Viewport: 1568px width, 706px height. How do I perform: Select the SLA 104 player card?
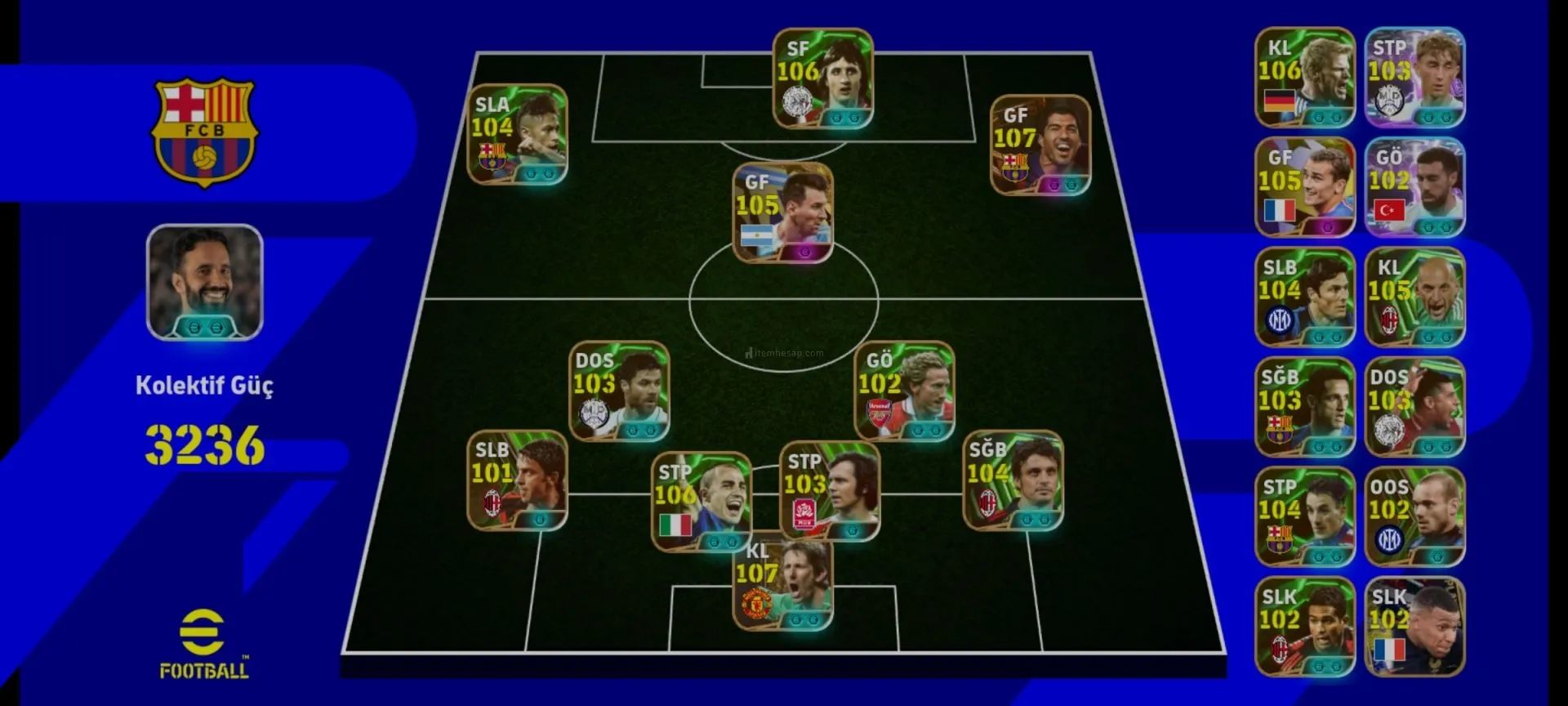(x=517, y=135)
